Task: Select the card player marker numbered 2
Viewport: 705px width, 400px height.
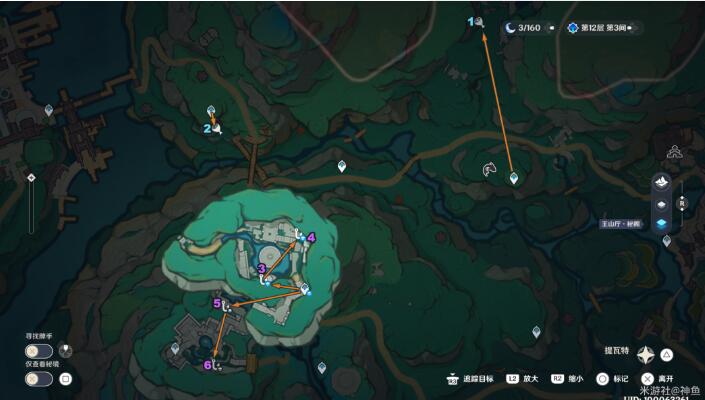Action: (216, 129)
